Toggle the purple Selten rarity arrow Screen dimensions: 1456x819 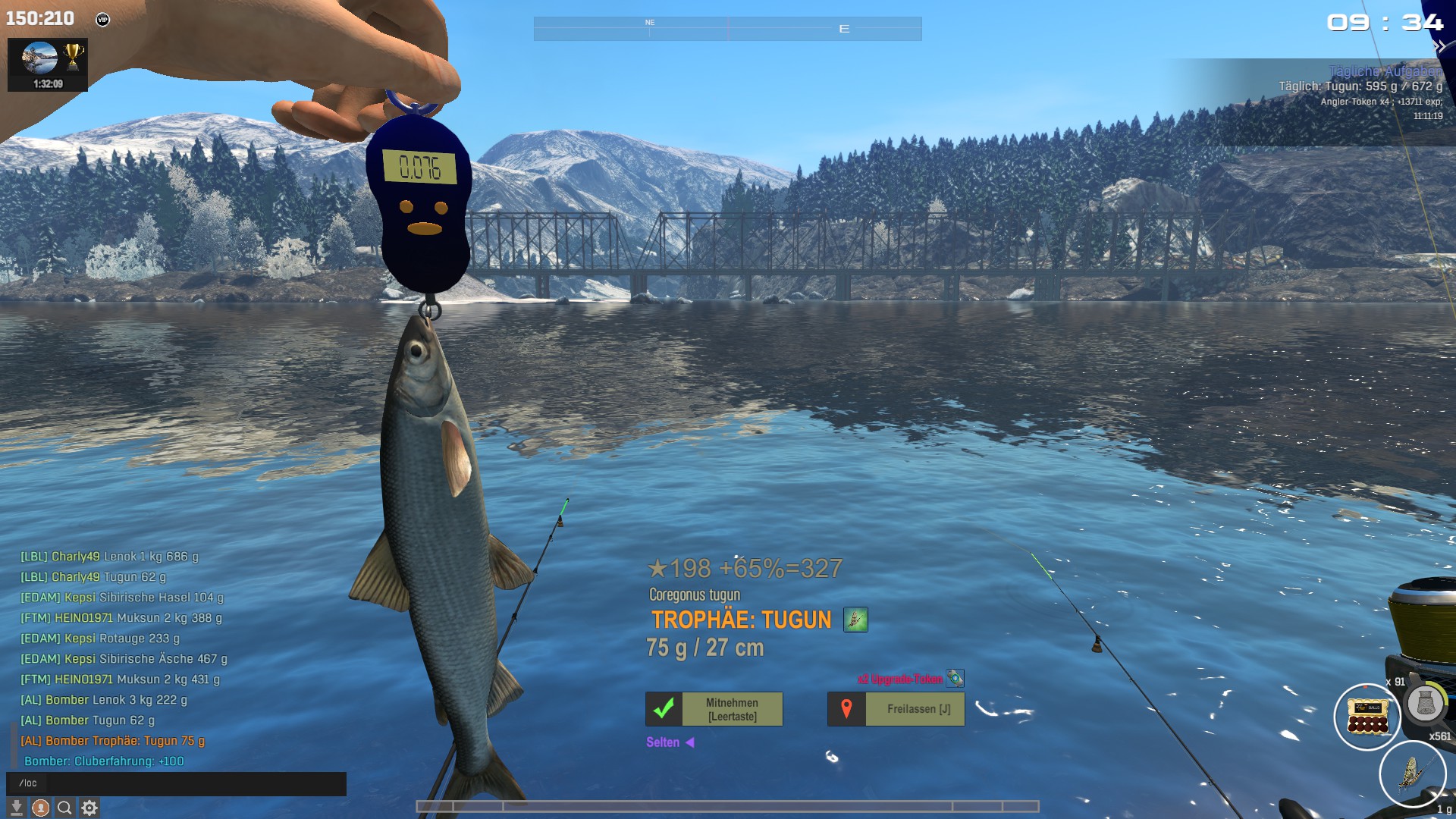pos(690,742)
